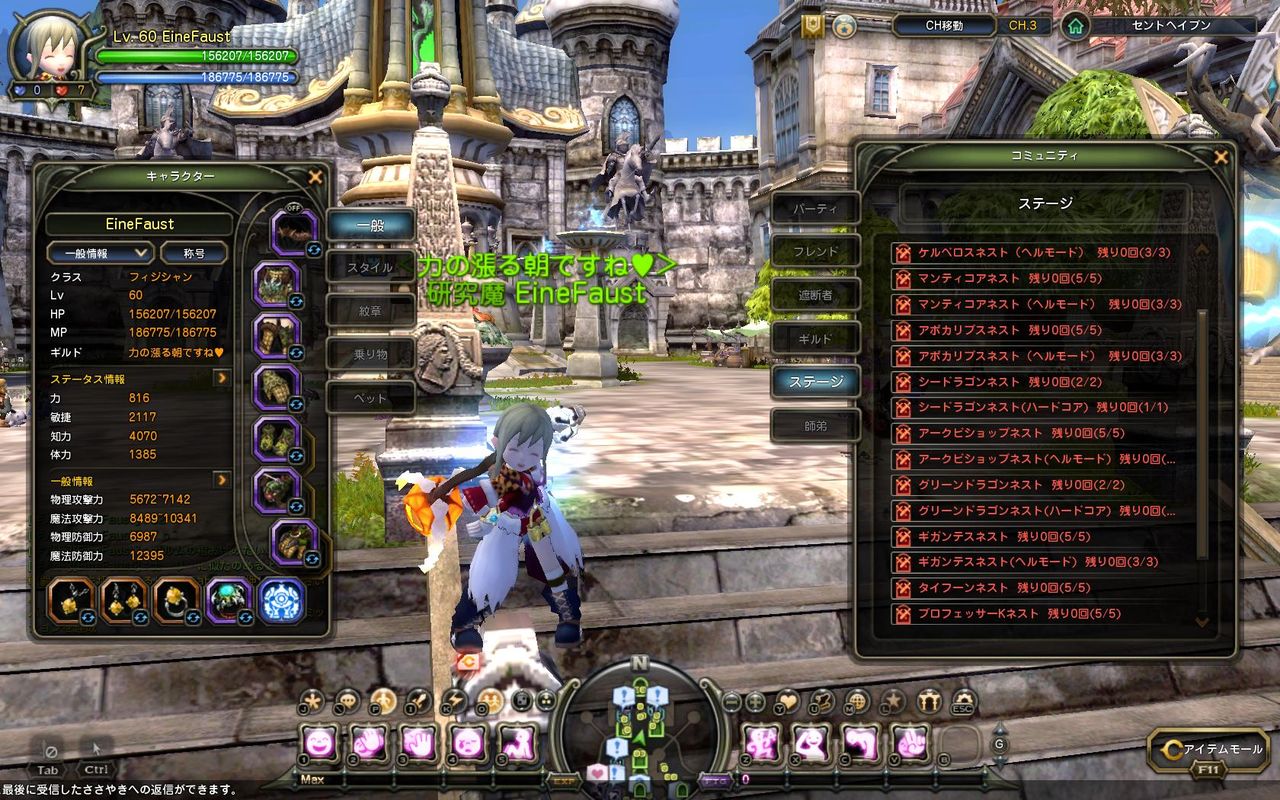1280x800 pixels.
Task: Select the 師弟 mentor tab
Action: (815, 426)
